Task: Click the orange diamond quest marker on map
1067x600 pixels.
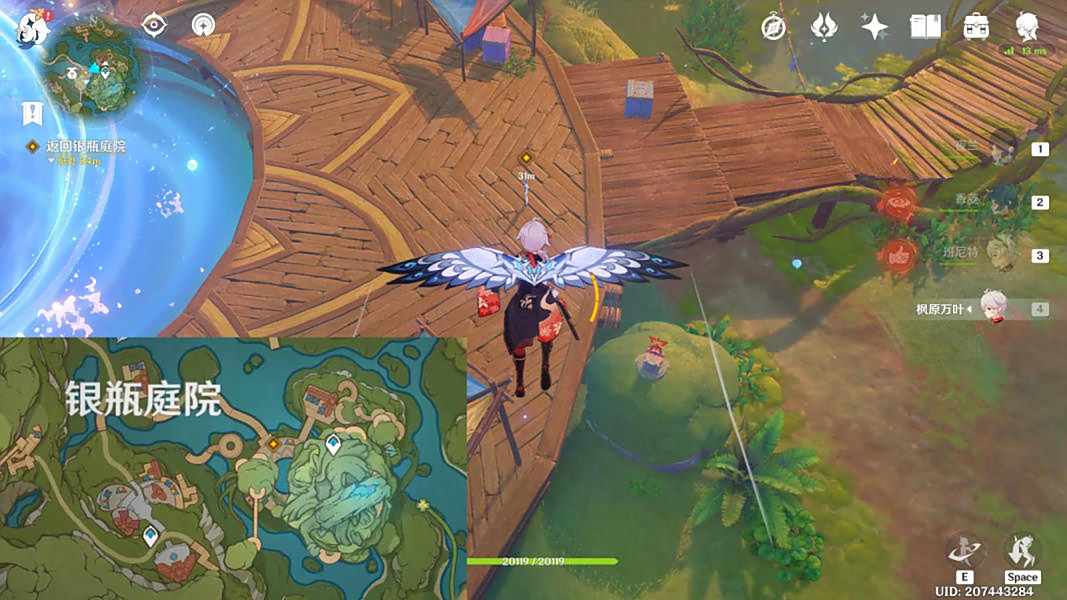Action: 274,442
